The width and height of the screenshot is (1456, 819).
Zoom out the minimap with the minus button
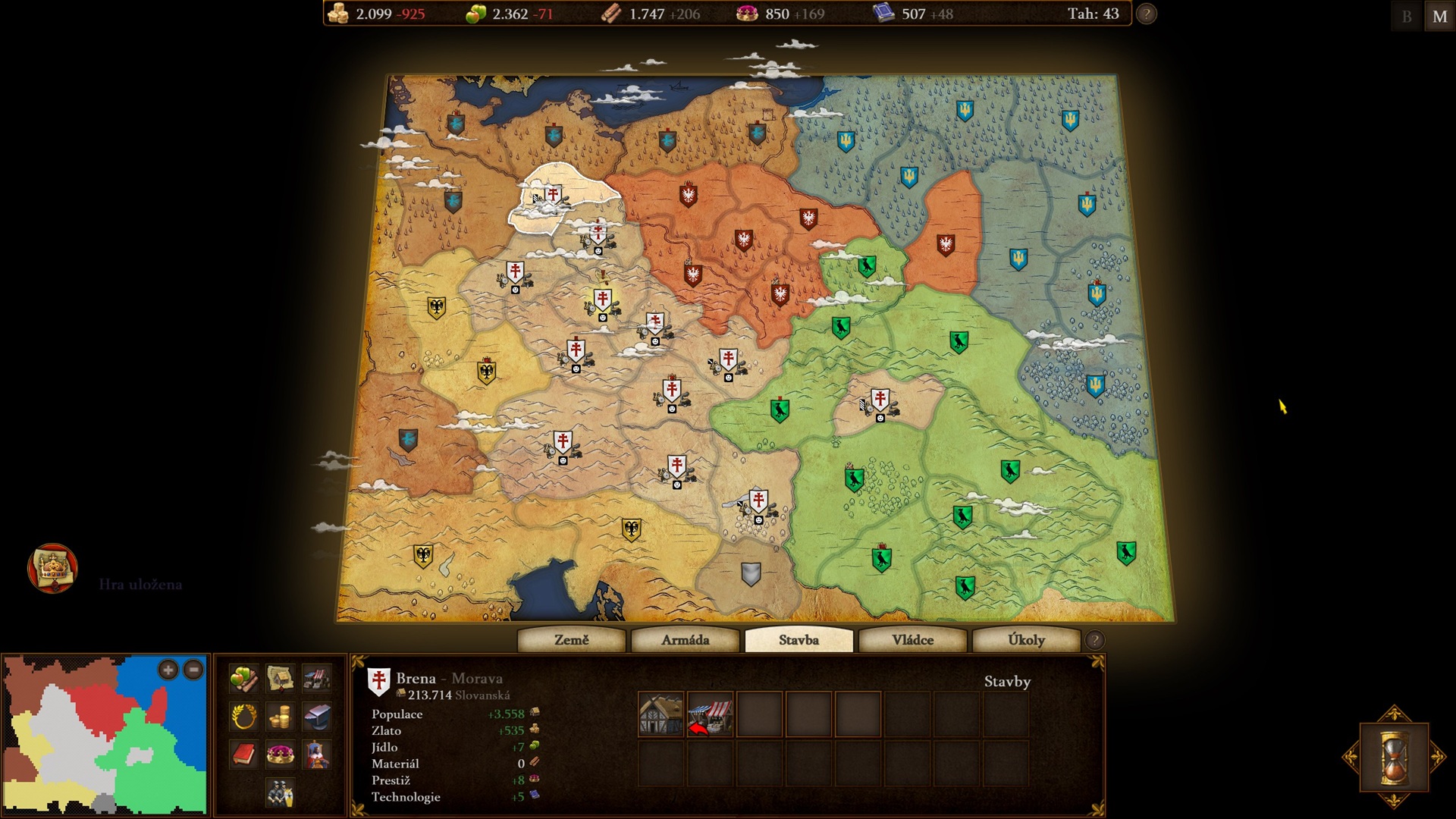click(194, 670)
